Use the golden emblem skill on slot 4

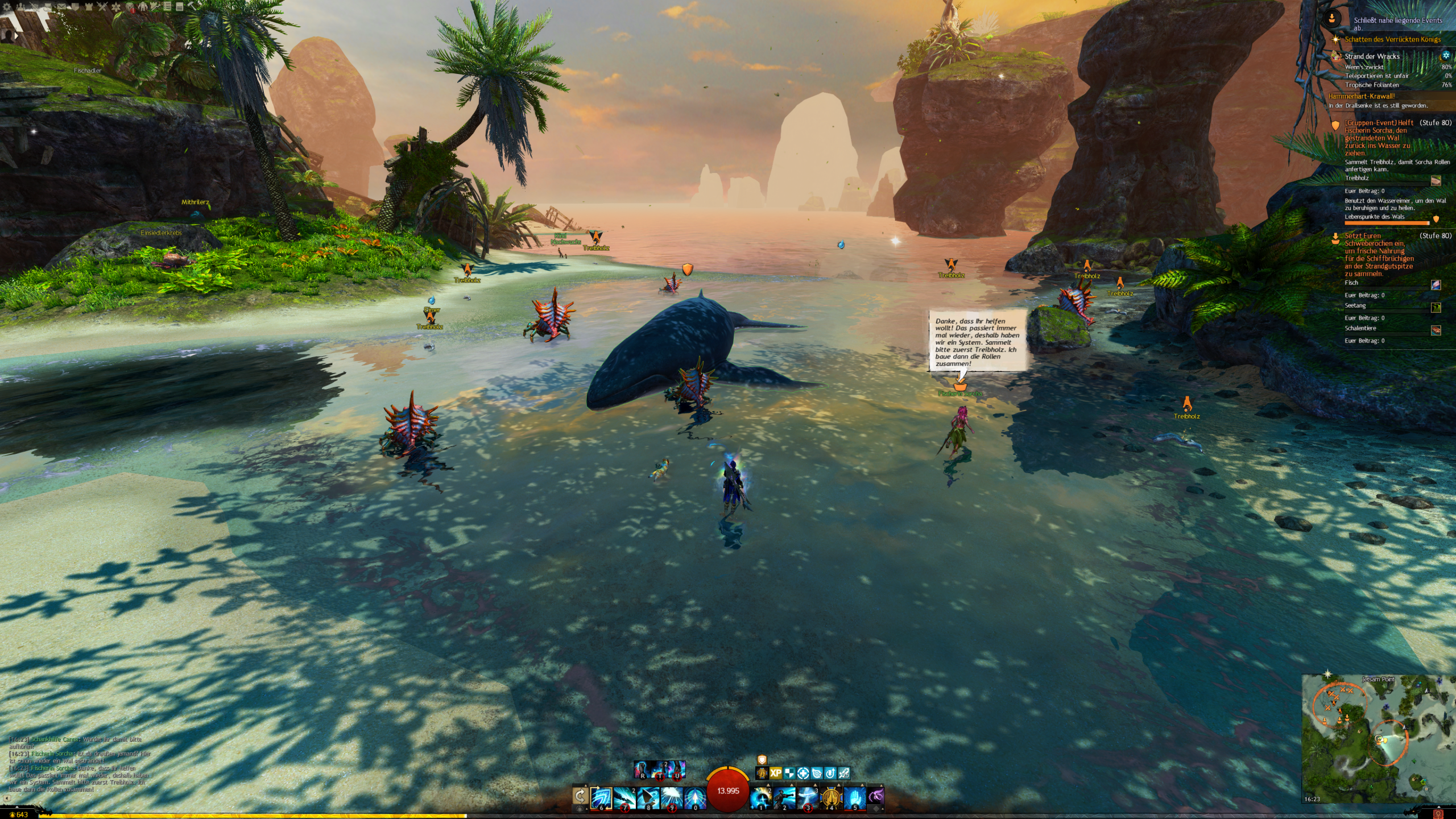tap(831, 797)
